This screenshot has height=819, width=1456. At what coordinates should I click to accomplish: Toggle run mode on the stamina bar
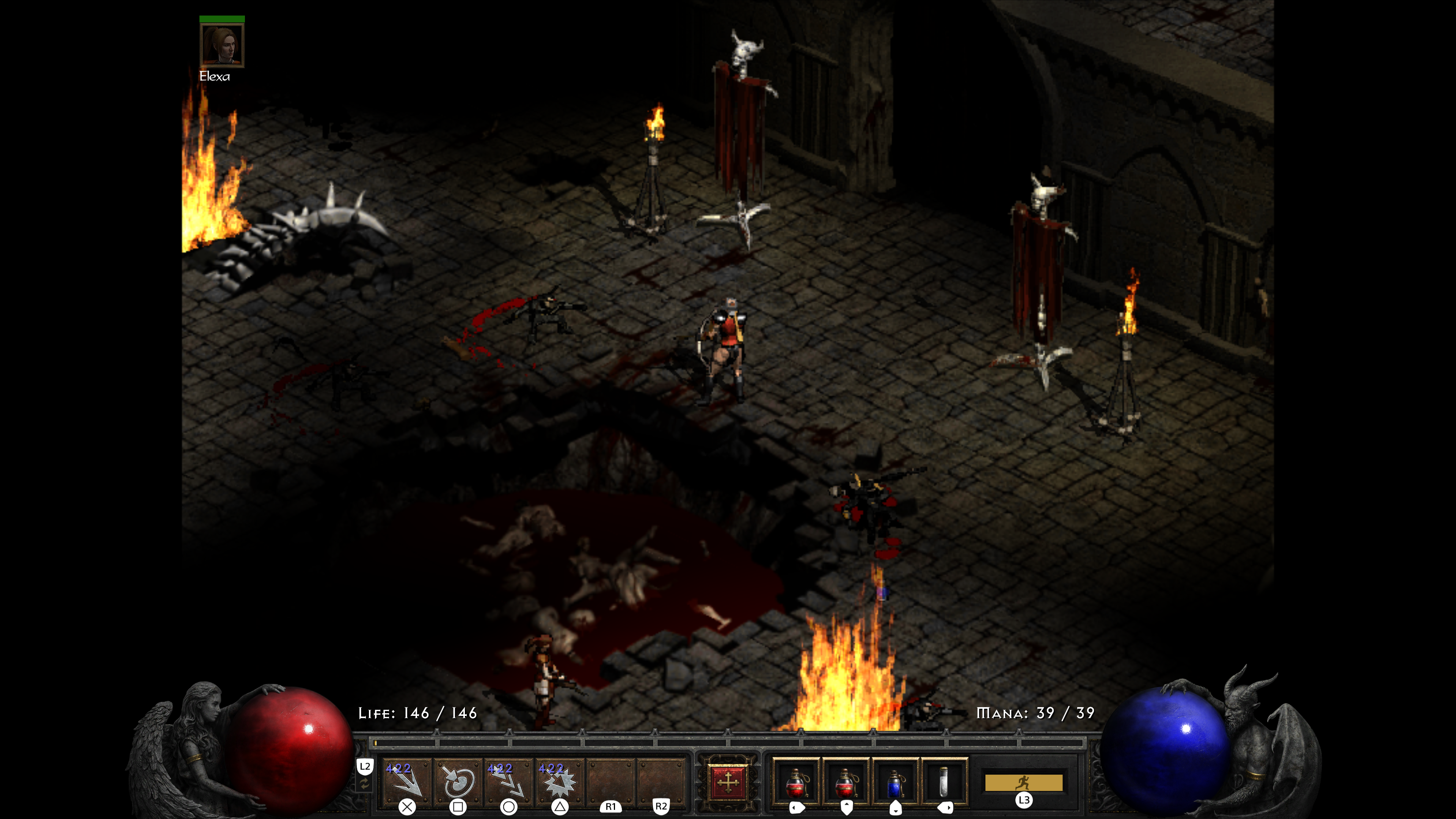coord(1023,783)
